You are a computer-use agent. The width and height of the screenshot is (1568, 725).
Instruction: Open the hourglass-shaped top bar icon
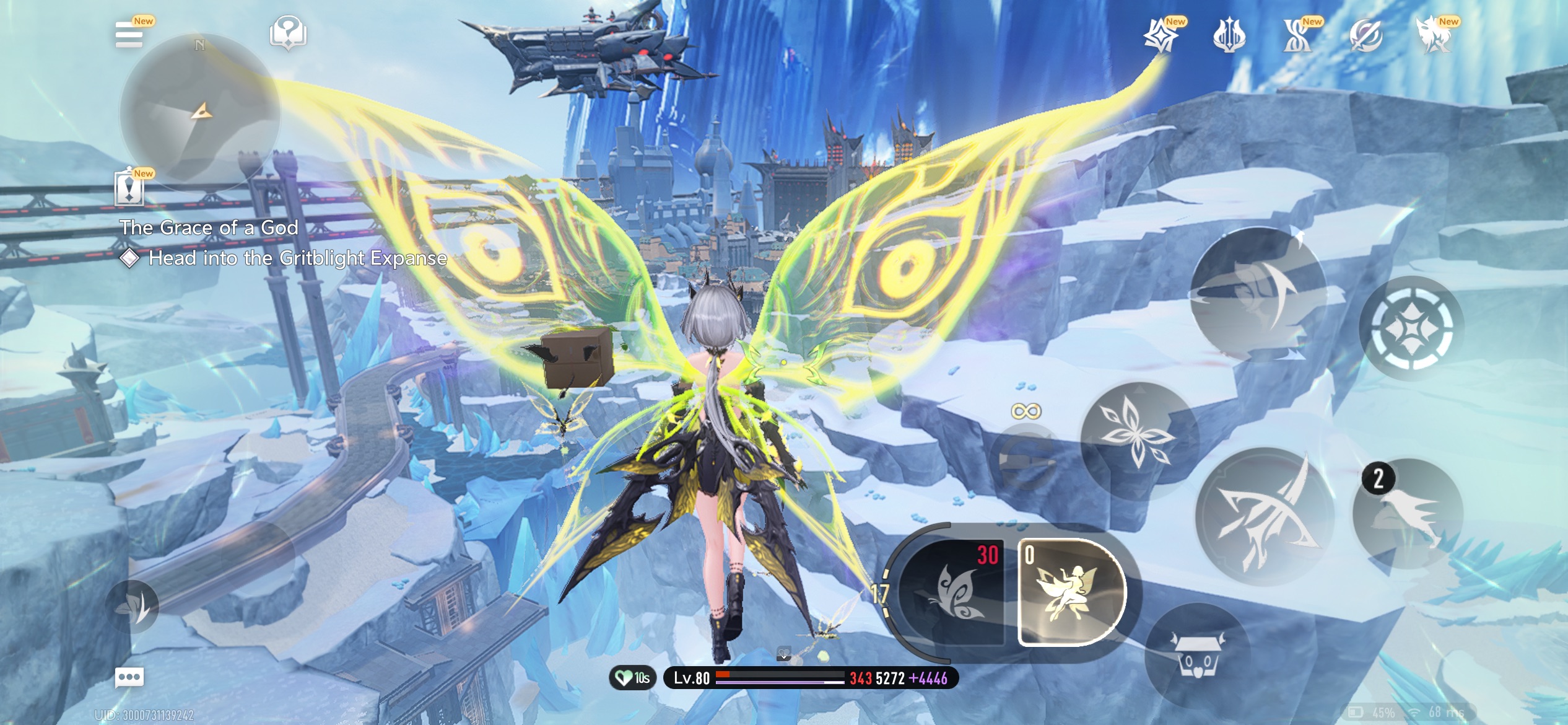tap(1297, 35)
